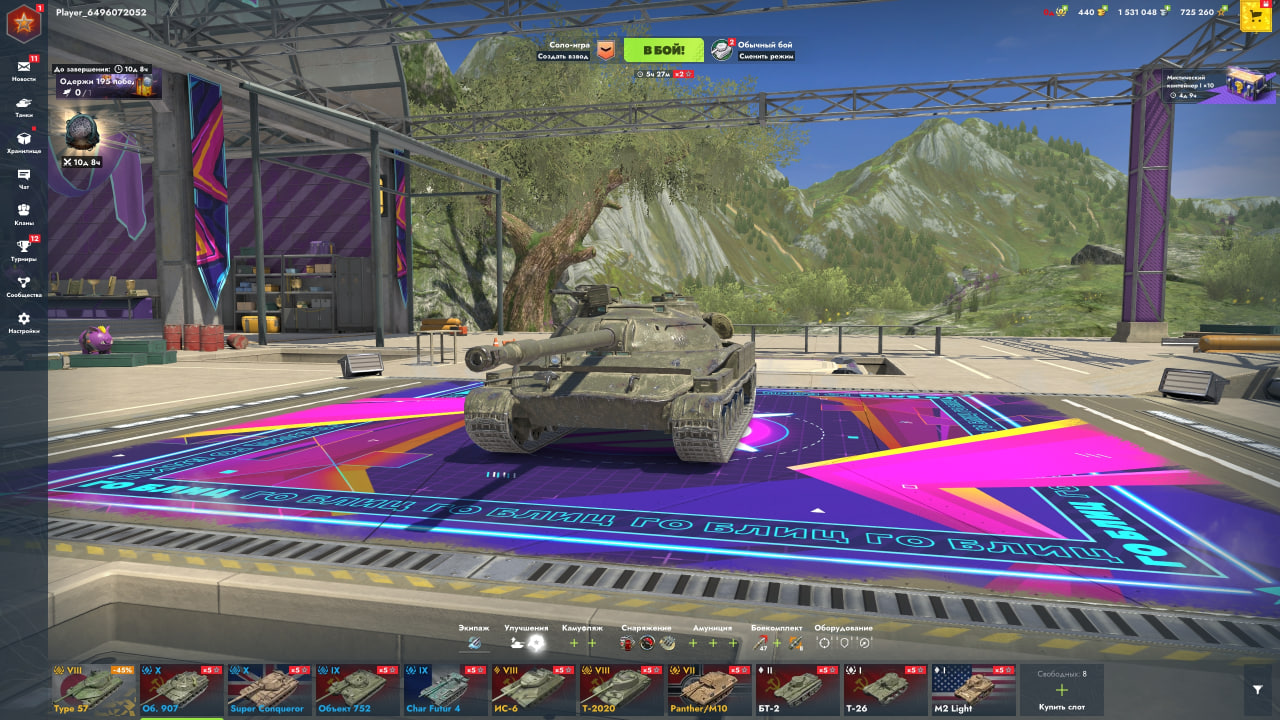Pick the ИС-6 tank from the carousel

point(534,690)
